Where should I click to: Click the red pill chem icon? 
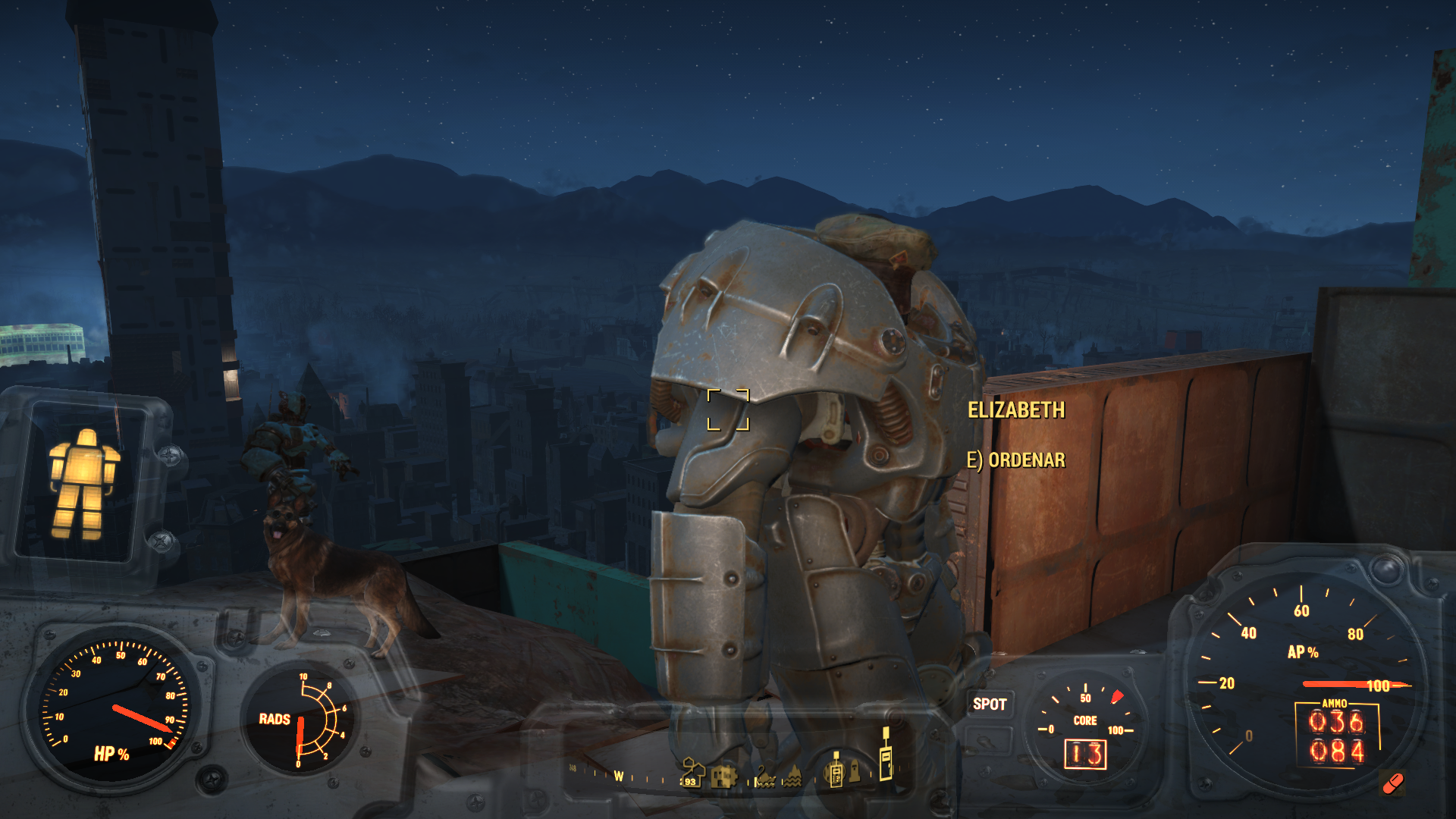pyautogui.click(x=1392, y=783)
